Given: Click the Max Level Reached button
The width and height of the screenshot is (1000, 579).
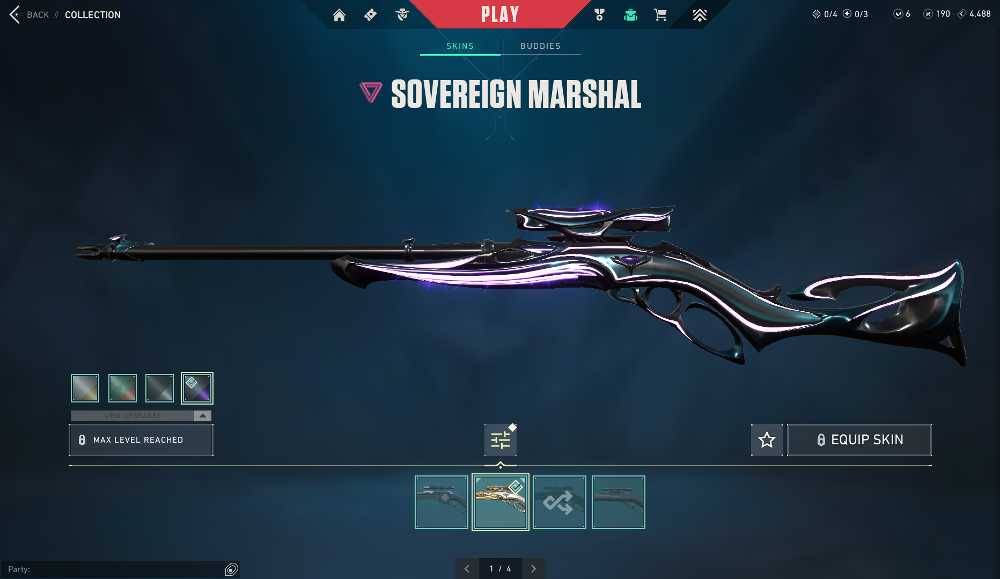Looking at the screenshot, I should (141, 440).
